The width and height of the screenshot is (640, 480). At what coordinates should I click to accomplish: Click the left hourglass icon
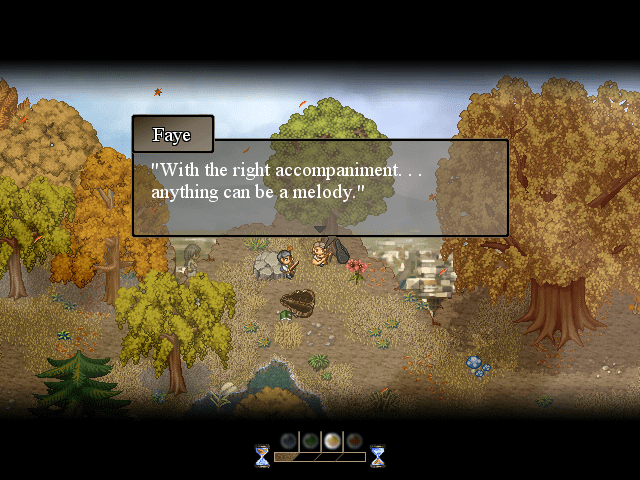click(x=262, y=456)
